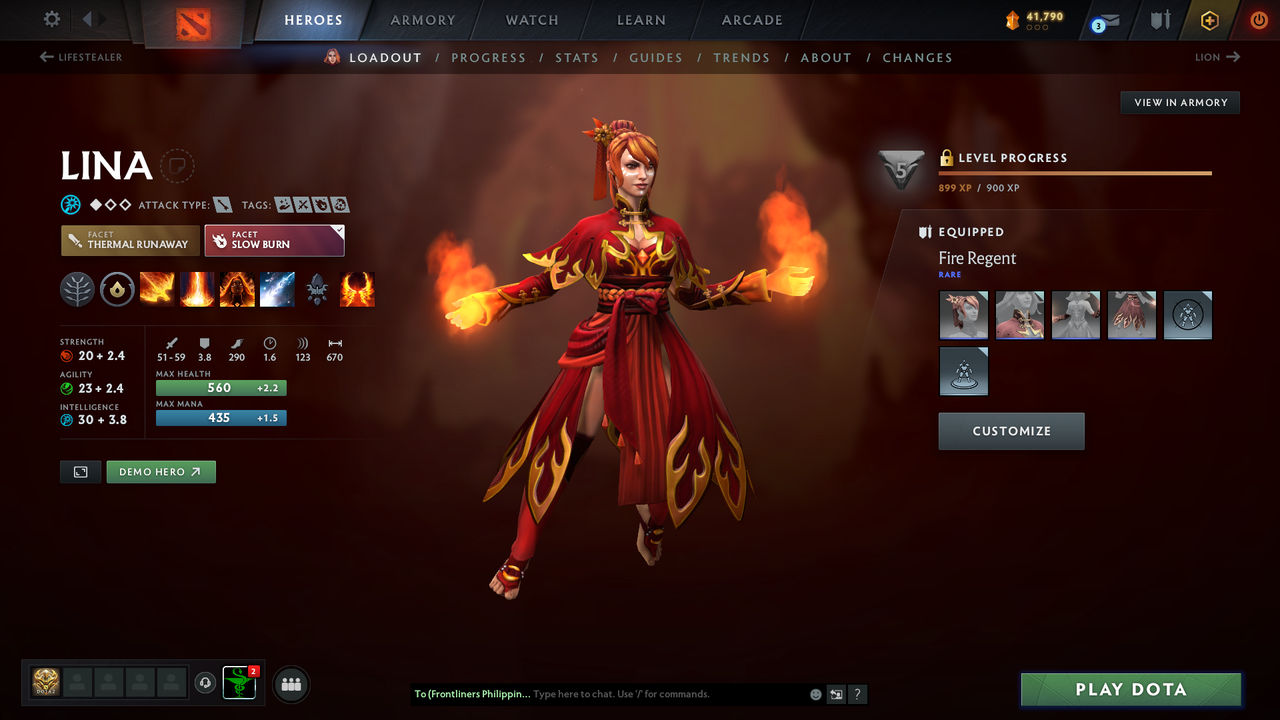Click the level progress XP bar
Viewport: 1280px width, 720px height.
tap(1075, 172)
